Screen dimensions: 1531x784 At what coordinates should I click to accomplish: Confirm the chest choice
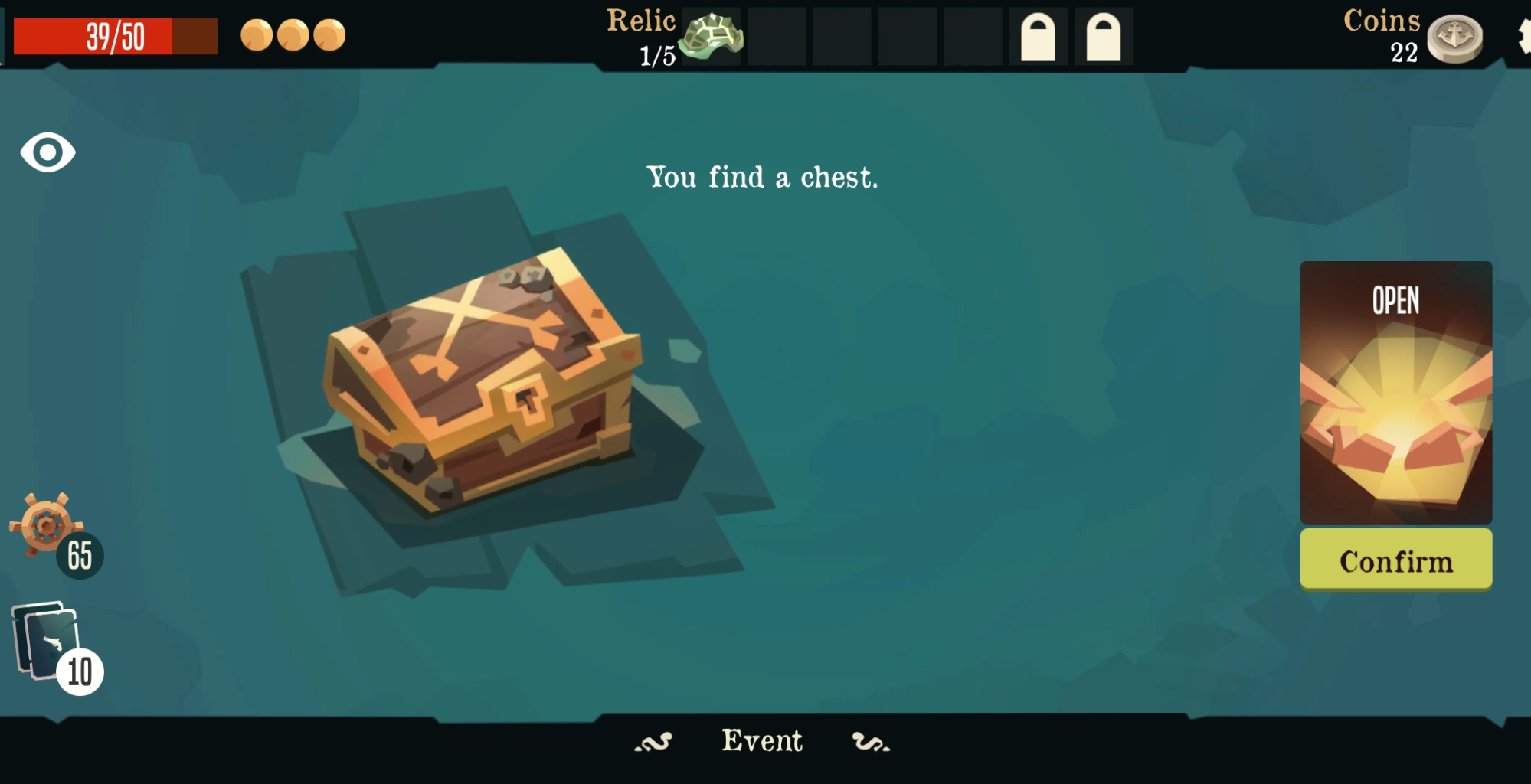coord(1395,560)
